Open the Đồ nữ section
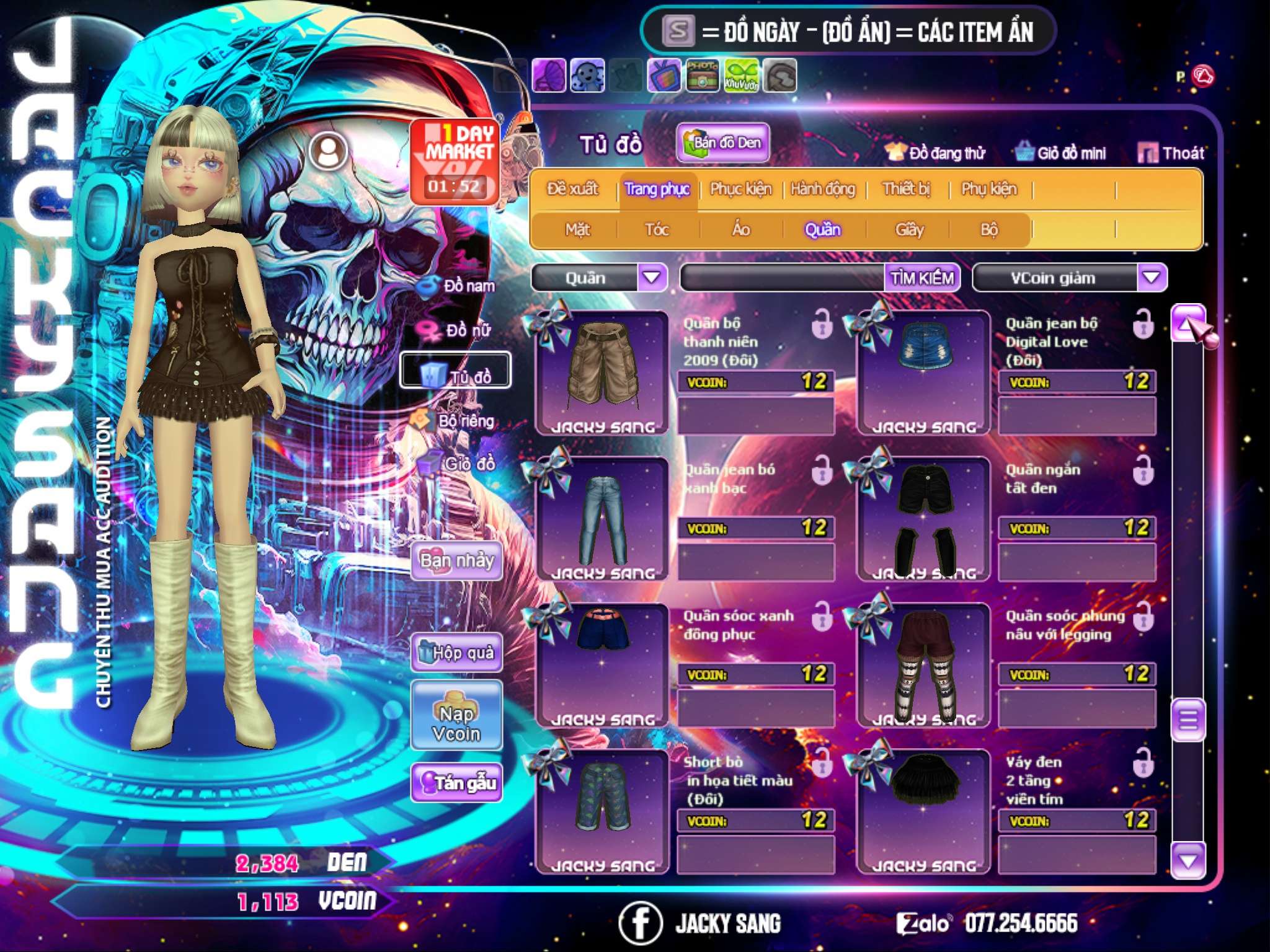 (458, 330)
